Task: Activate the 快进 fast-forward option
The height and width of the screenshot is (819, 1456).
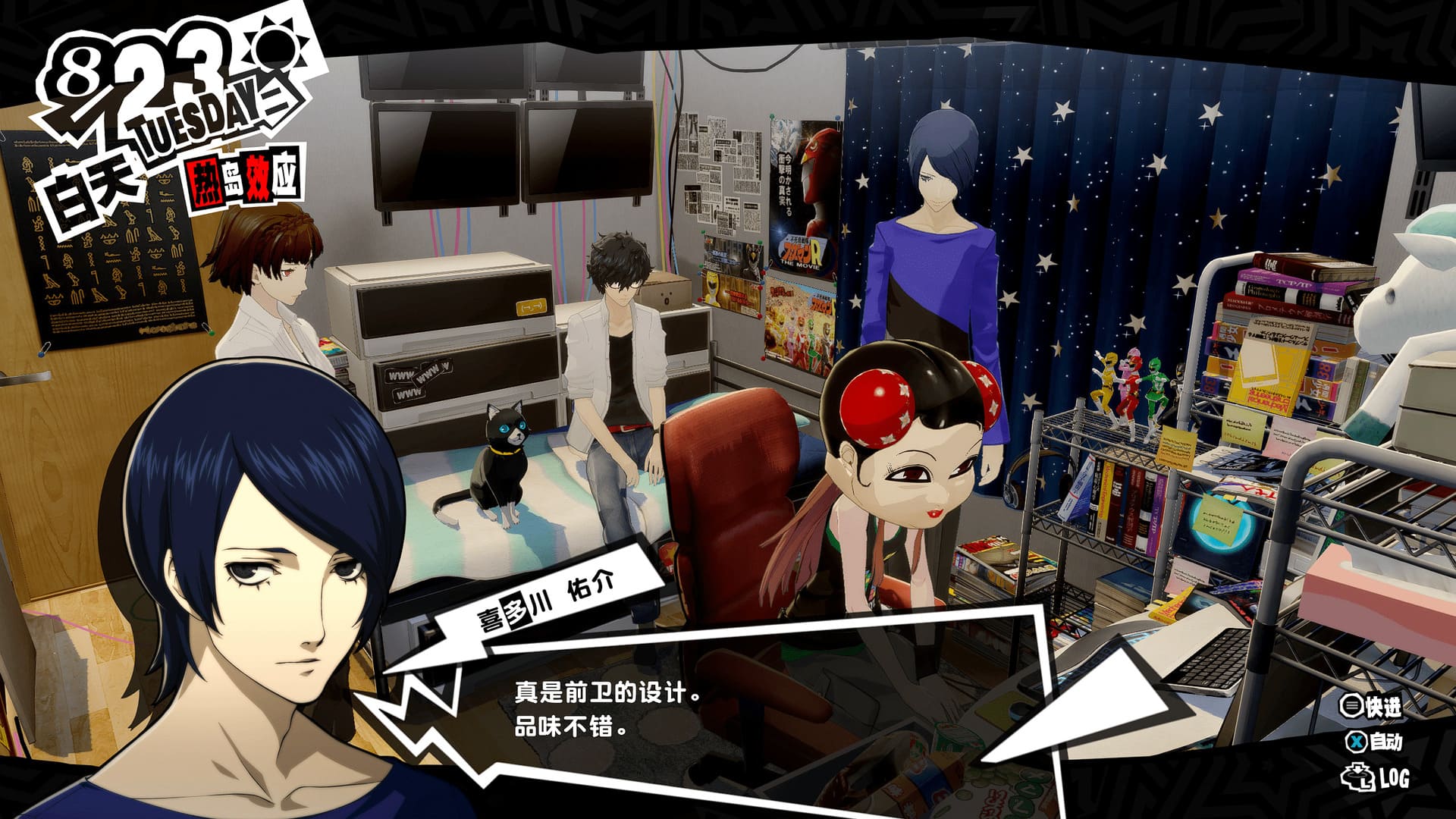Action: tap(1371, 707)
